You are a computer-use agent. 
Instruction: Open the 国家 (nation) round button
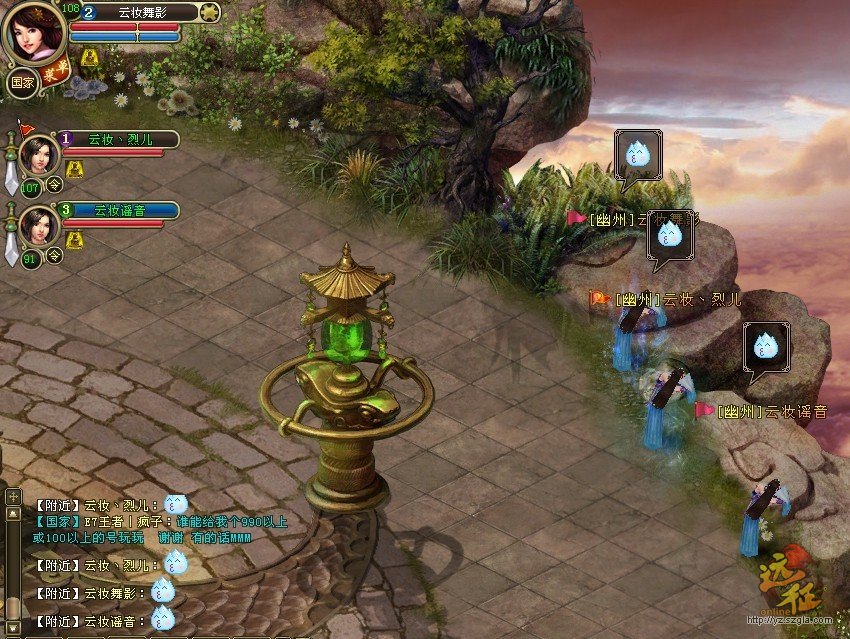(21, 82)
